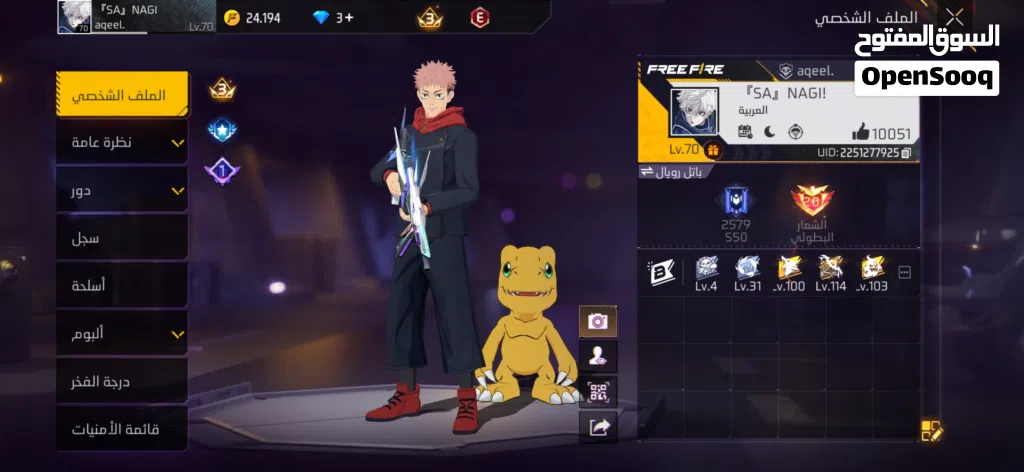Give a like with the thumbs-up icon
This screenshot has height=472, width=1024.
click(x=861, y=132)
